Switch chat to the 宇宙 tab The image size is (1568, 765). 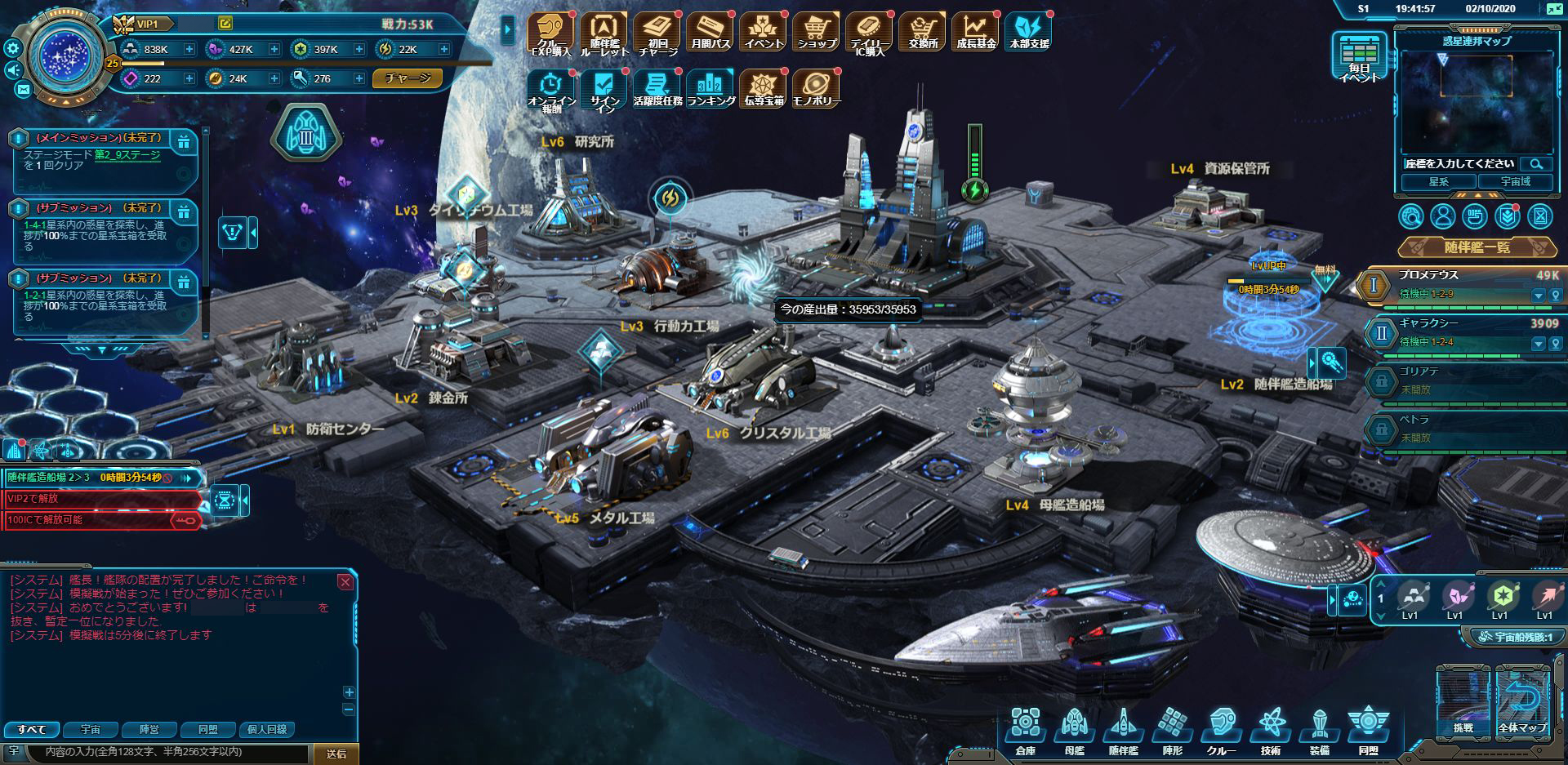(x=91, y=729)
